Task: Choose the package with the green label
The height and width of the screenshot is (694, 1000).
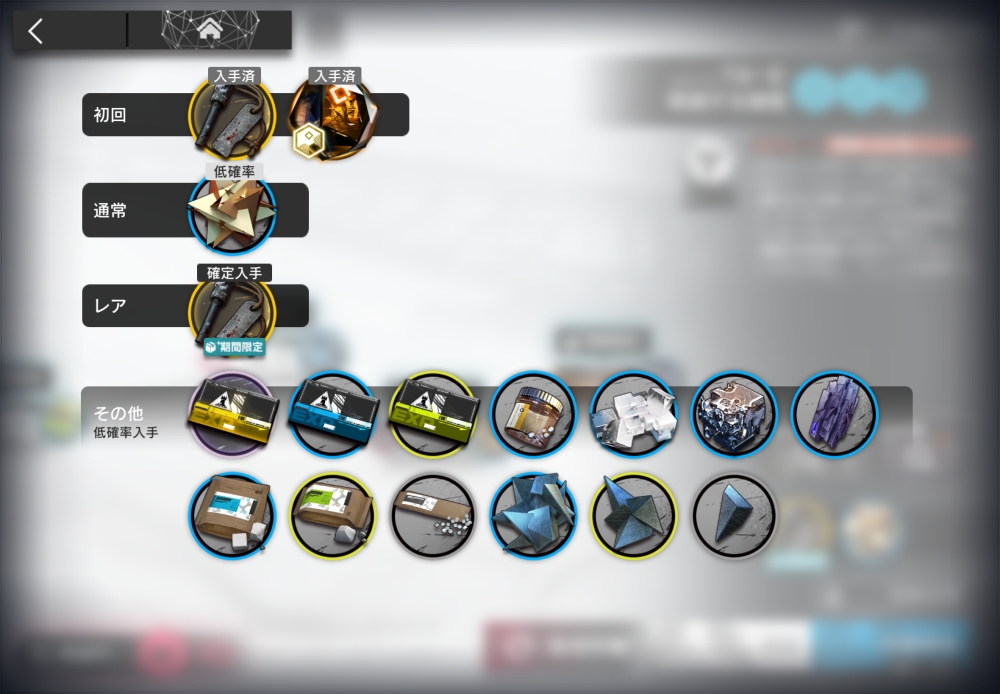Action: tap(331, 515)
